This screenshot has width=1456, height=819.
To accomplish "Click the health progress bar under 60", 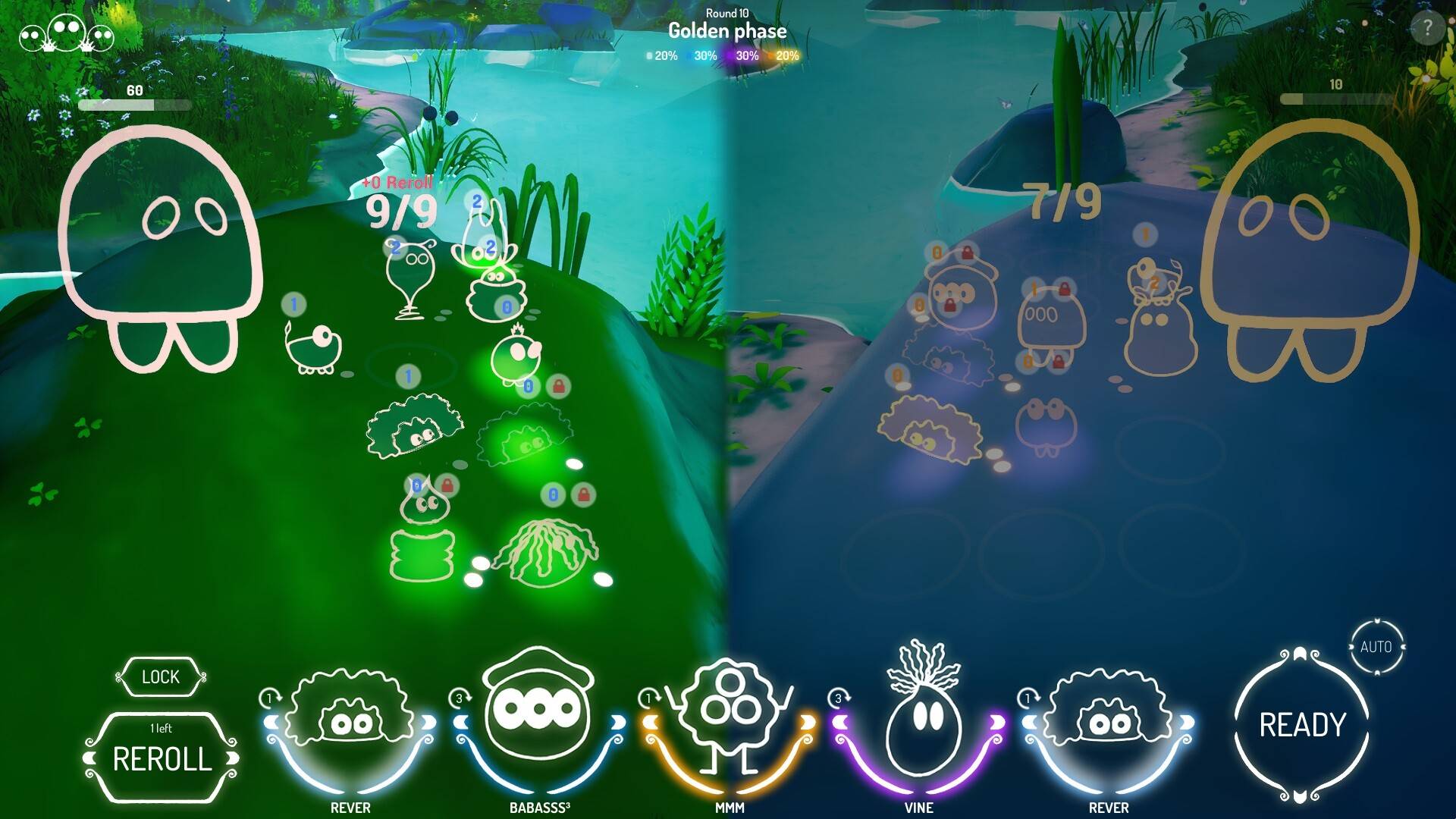I will coord(133,106).
